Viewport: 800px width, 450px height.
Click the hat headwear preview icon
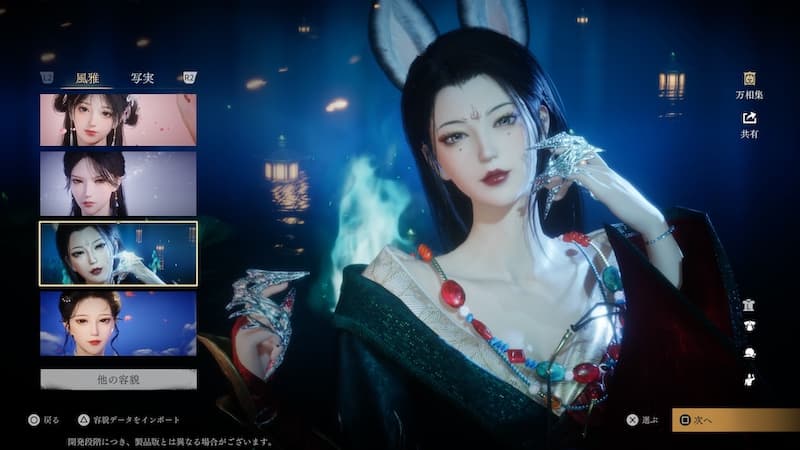point(748,353)
